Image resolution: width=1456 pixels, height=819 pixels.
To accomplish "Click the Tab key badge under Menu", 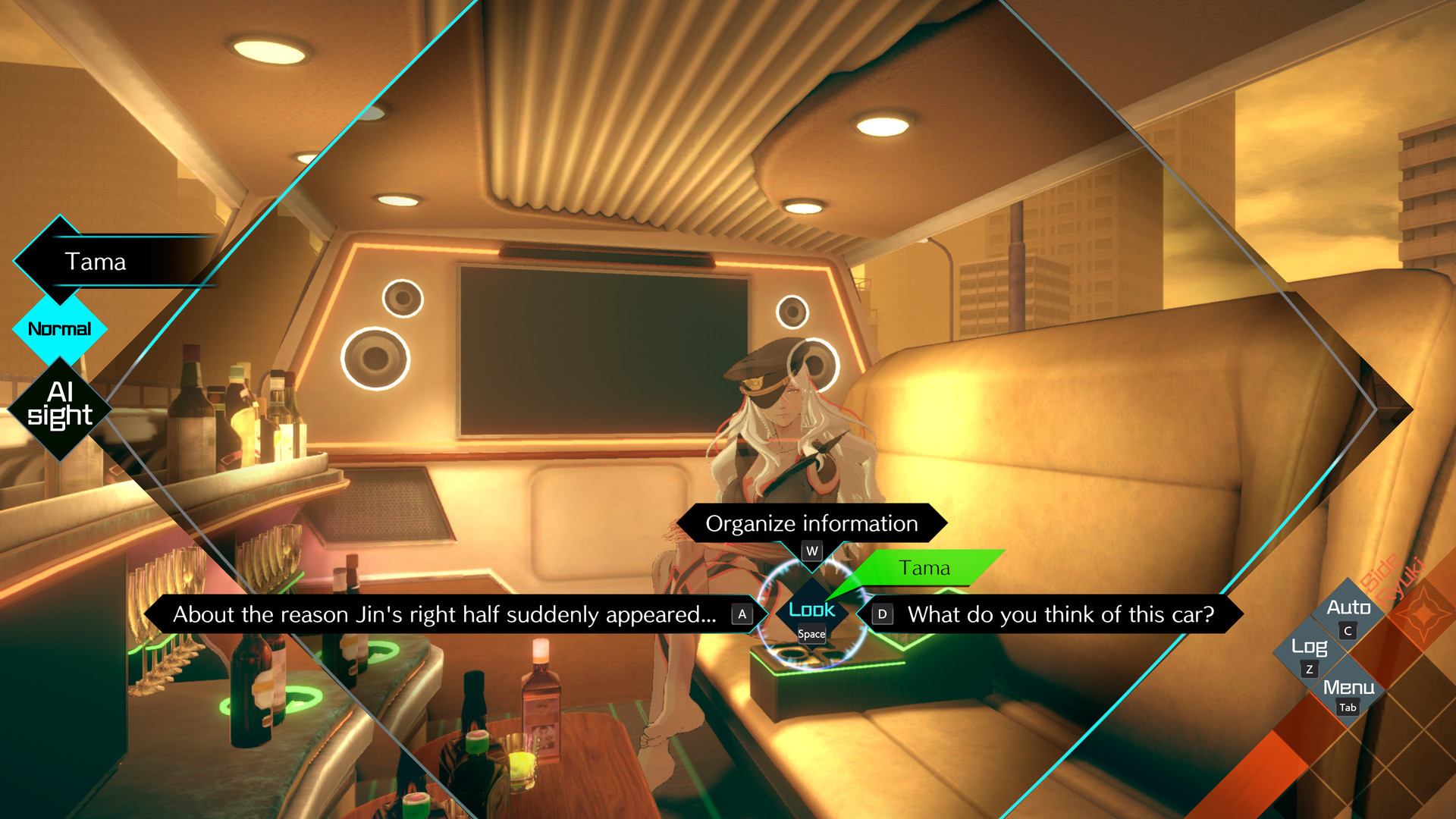I will pos(1349,708).
